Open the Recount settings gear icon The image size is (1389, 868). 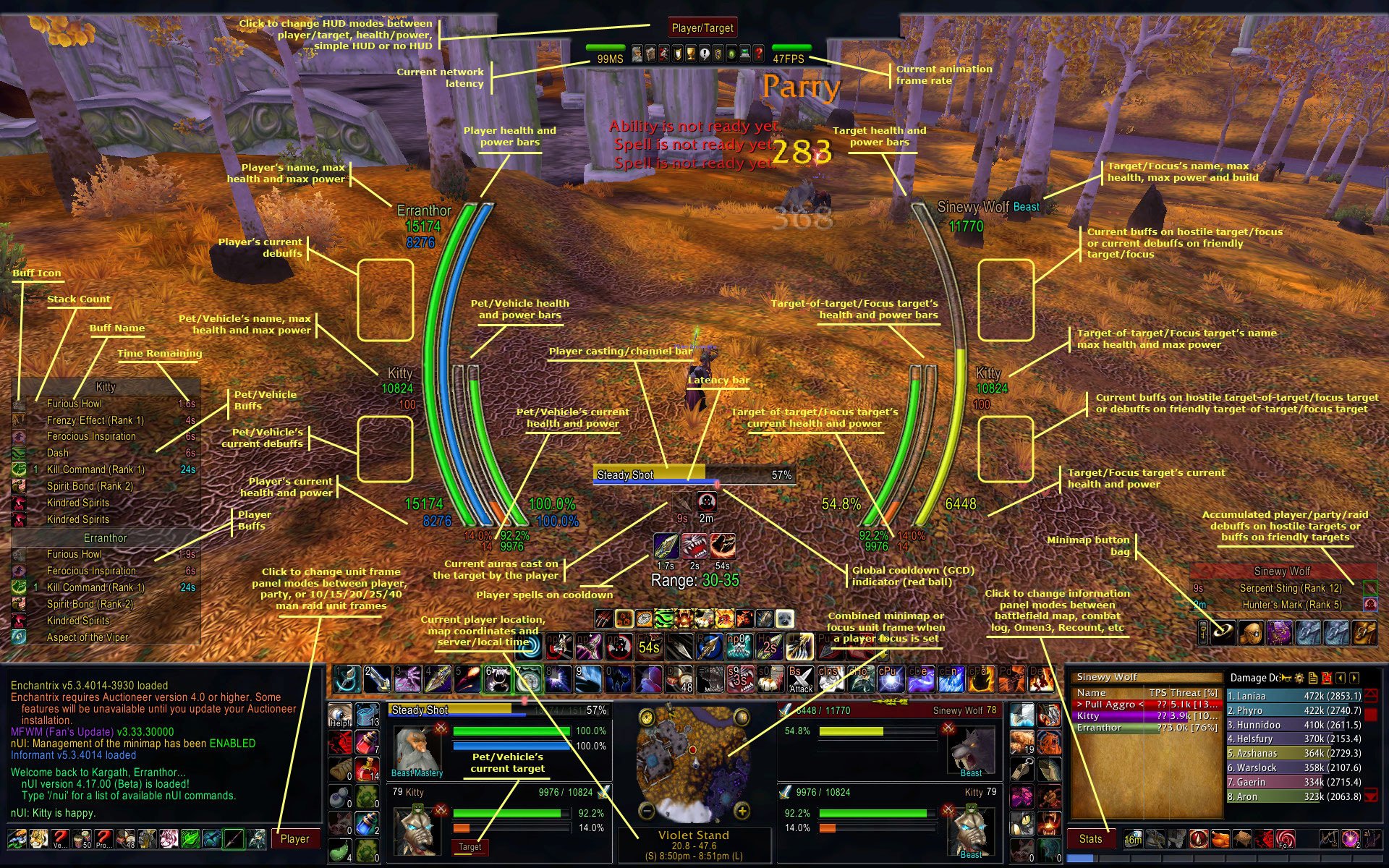(x=1300, y=677)
